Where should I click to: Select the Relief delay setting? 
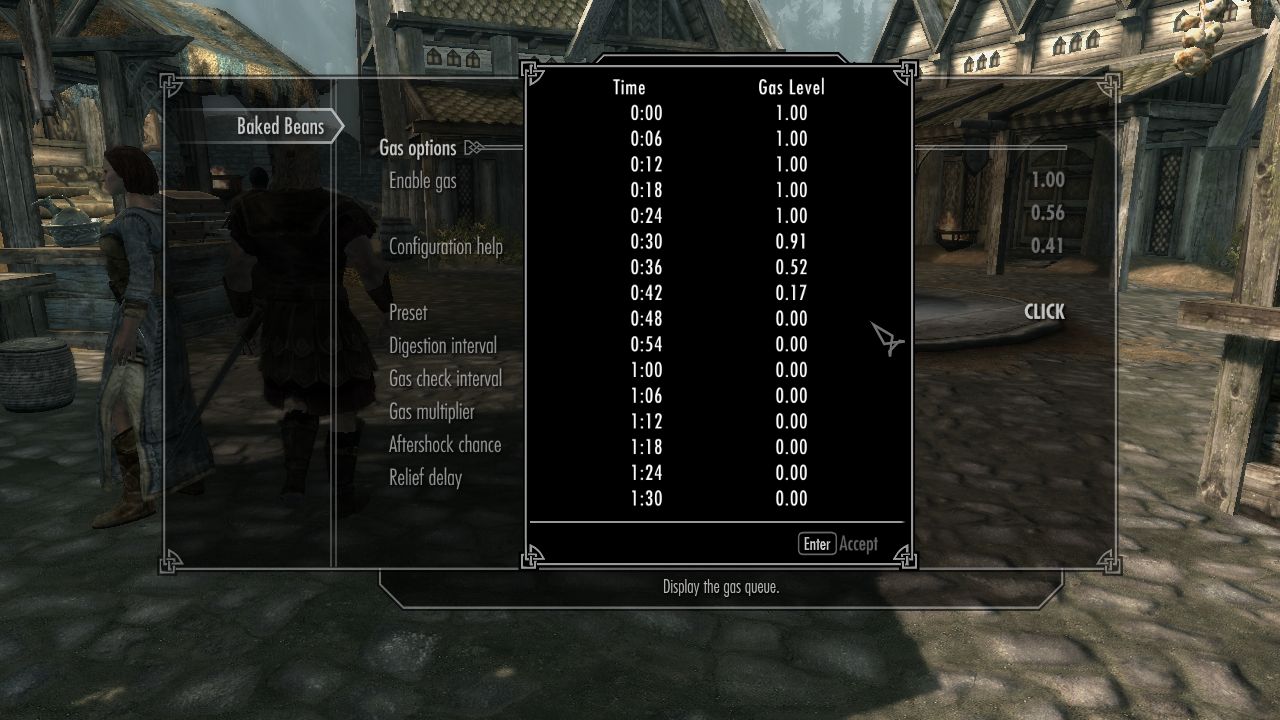pyautogui.click(x=426, y=478)
